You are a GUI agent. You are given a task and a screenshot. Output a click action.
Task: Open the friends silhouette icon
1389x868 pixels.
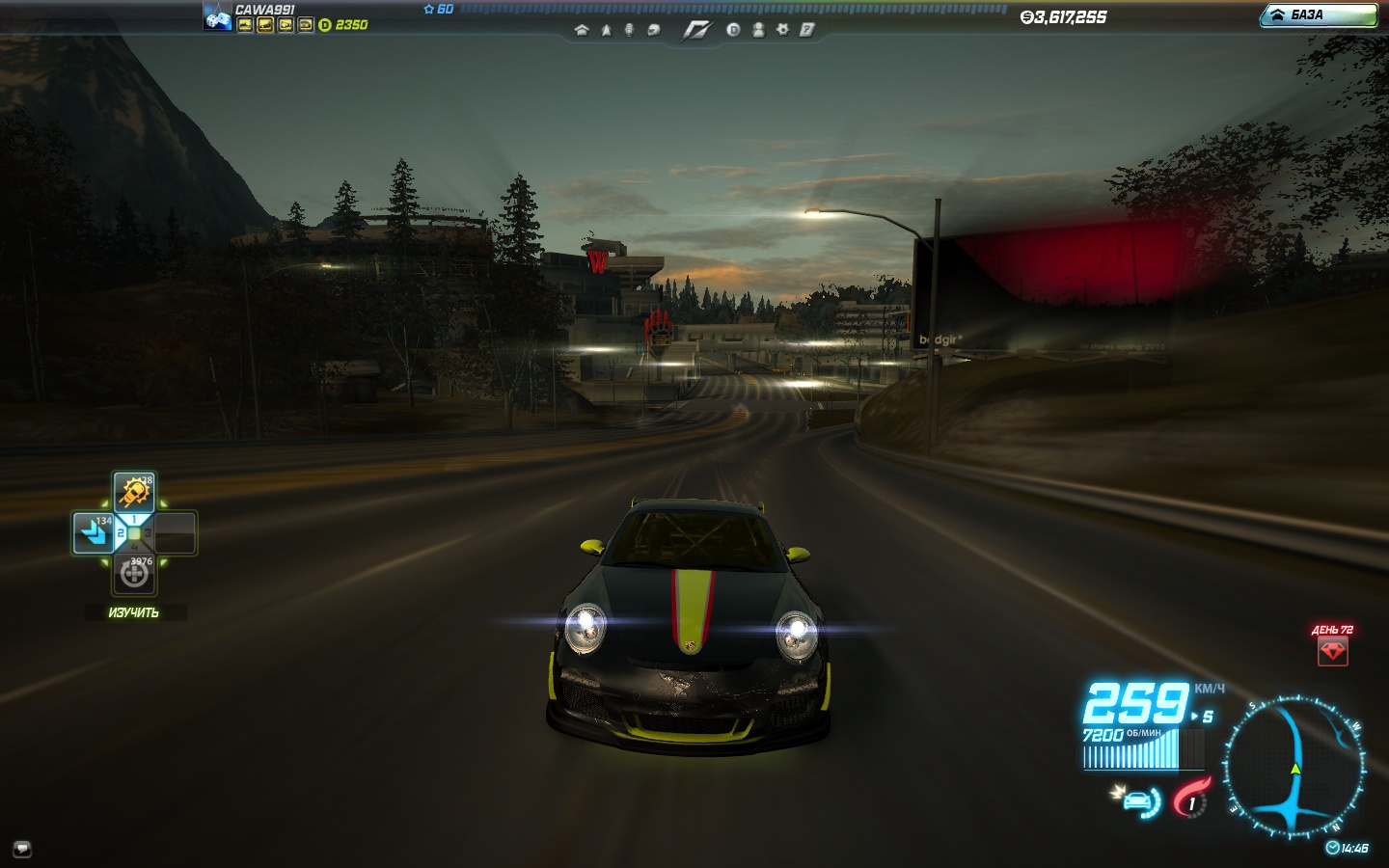[758, 30]
